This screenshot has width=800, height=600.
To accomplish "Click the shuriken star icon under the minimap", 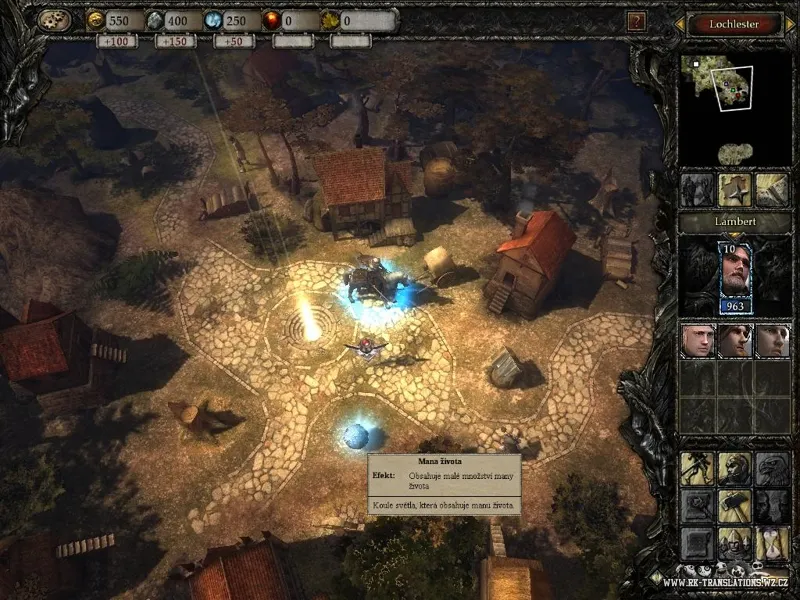I will coord(735,190).
